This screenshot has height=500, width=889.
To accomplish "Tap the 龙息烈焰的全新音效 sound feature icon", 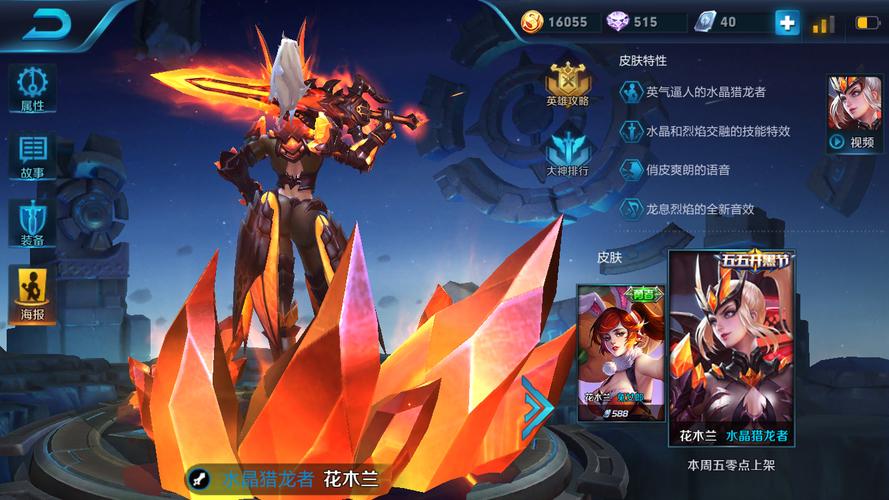I will pyautogui.click(x=631, y=209).
